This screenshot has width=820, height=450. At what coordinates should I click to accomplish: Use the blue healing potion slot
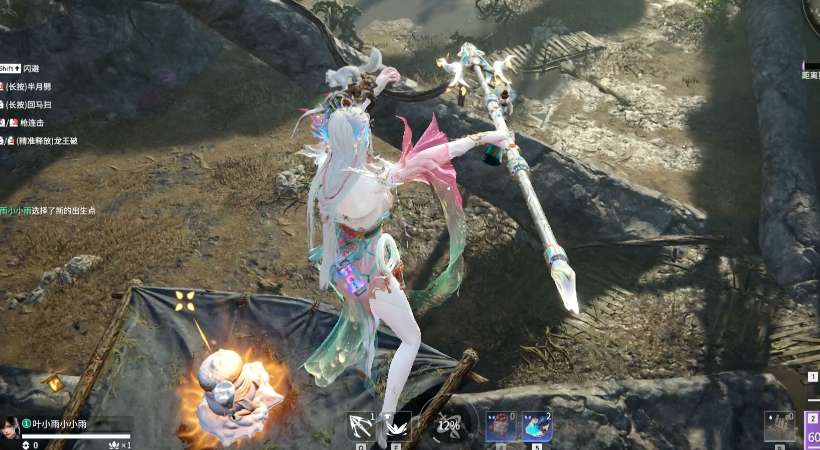(537, 426)
